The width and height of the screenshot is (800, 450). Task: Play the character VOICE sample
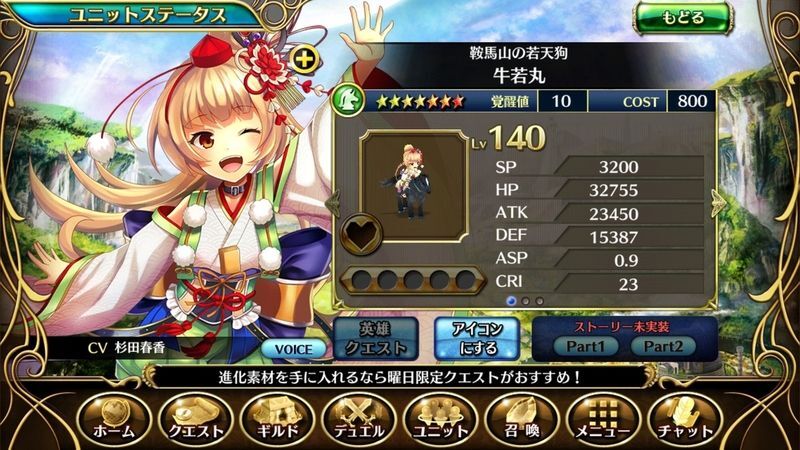[x=295, y=349]
